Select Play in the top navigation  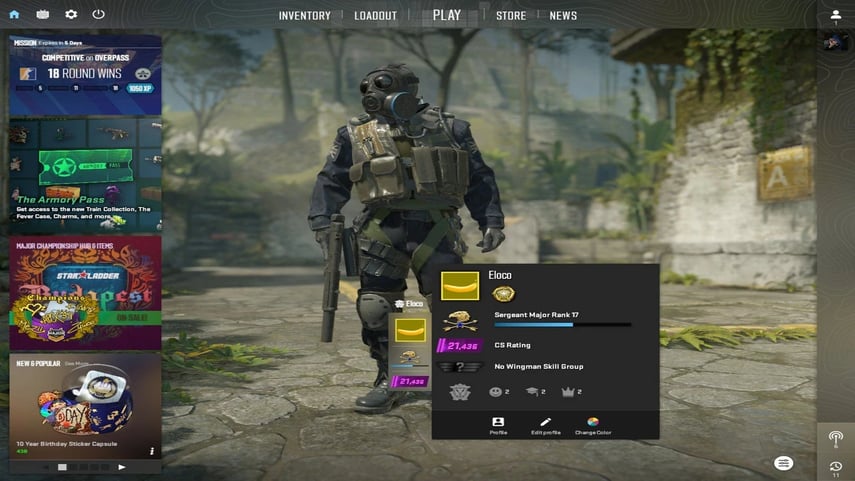pos(447,15)
